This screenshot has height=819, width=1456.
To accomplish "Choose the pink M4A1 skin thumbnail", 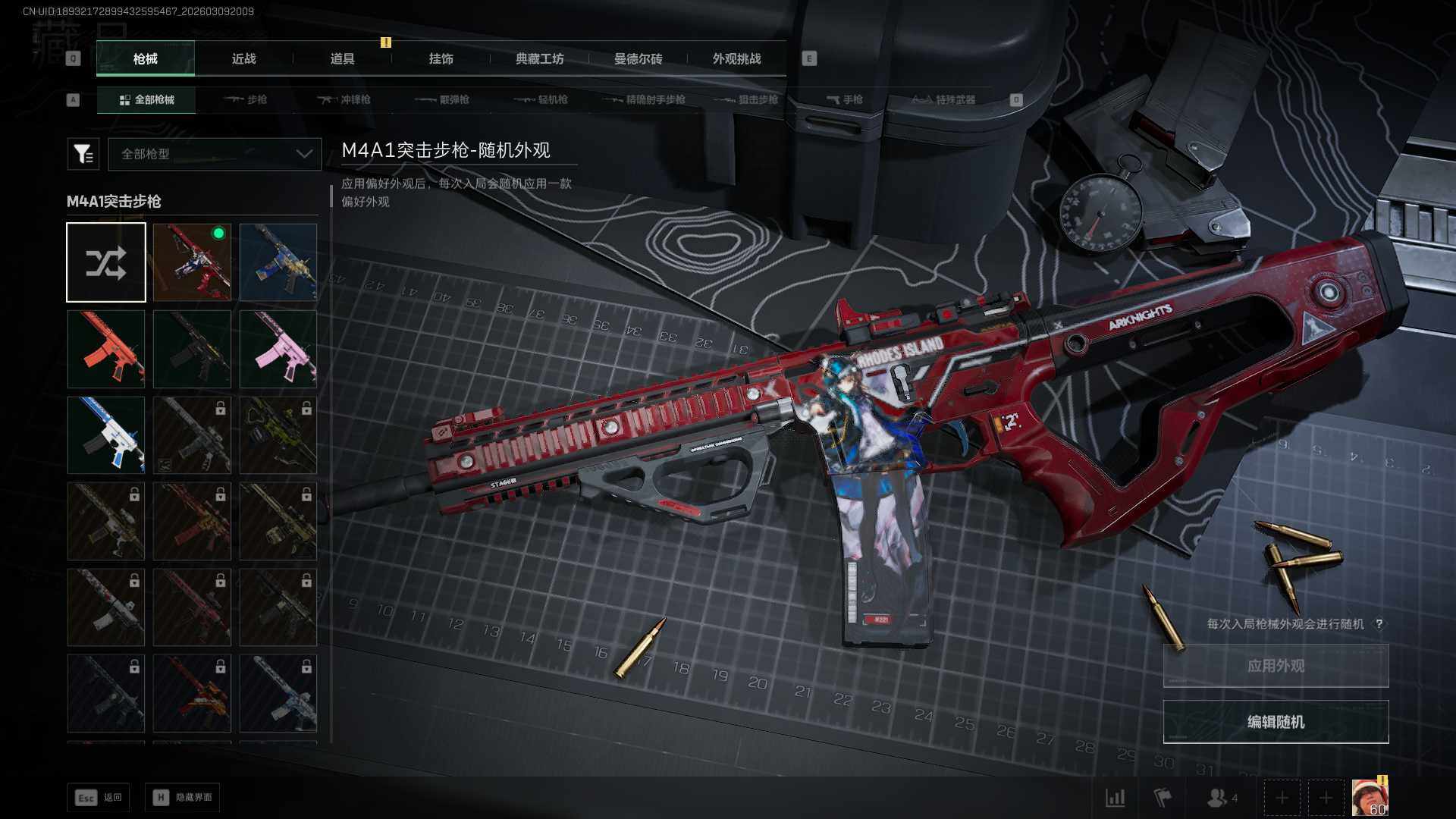I will (278, 349).
